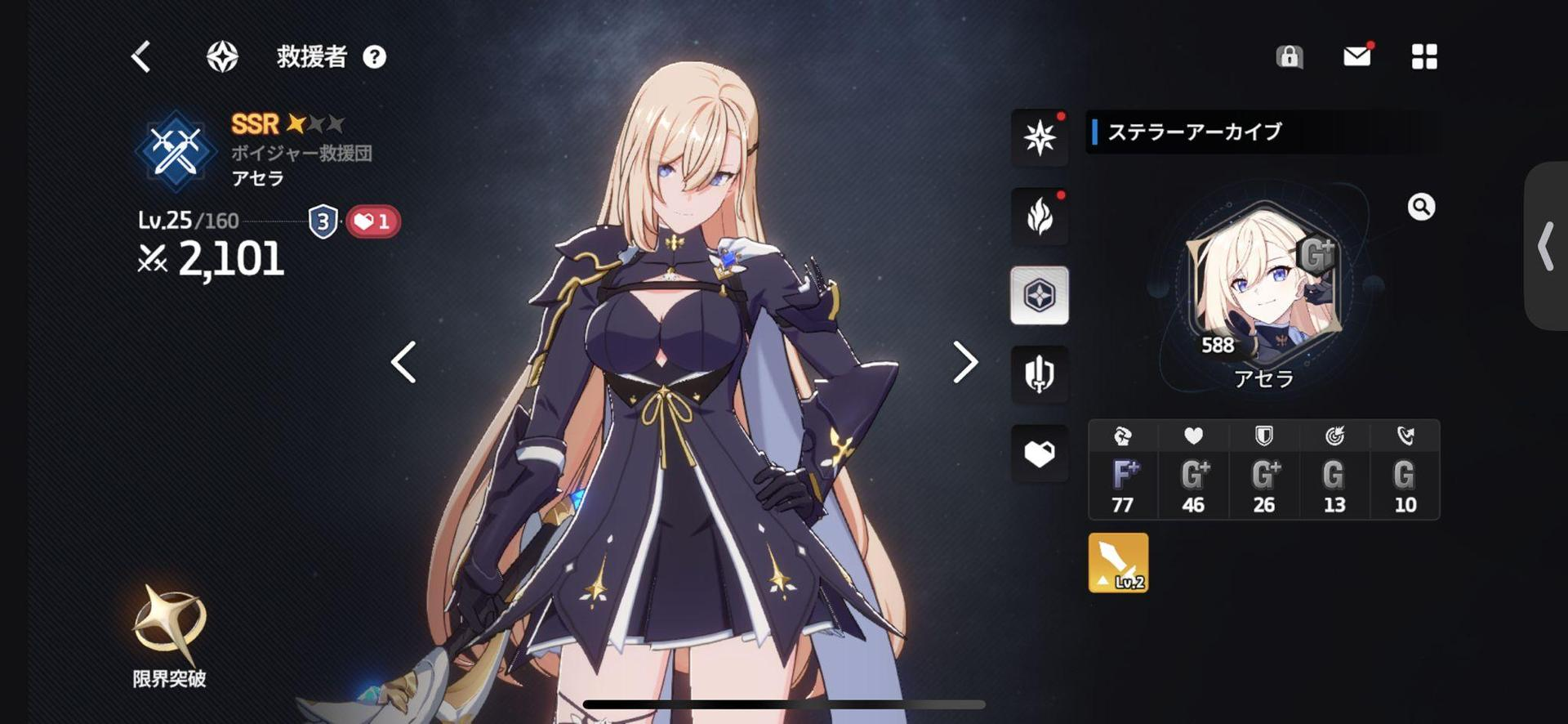Click the crit target stat icon
Image resolution: width=1568 pixels, height=724 pixels.
[1334, 436]
